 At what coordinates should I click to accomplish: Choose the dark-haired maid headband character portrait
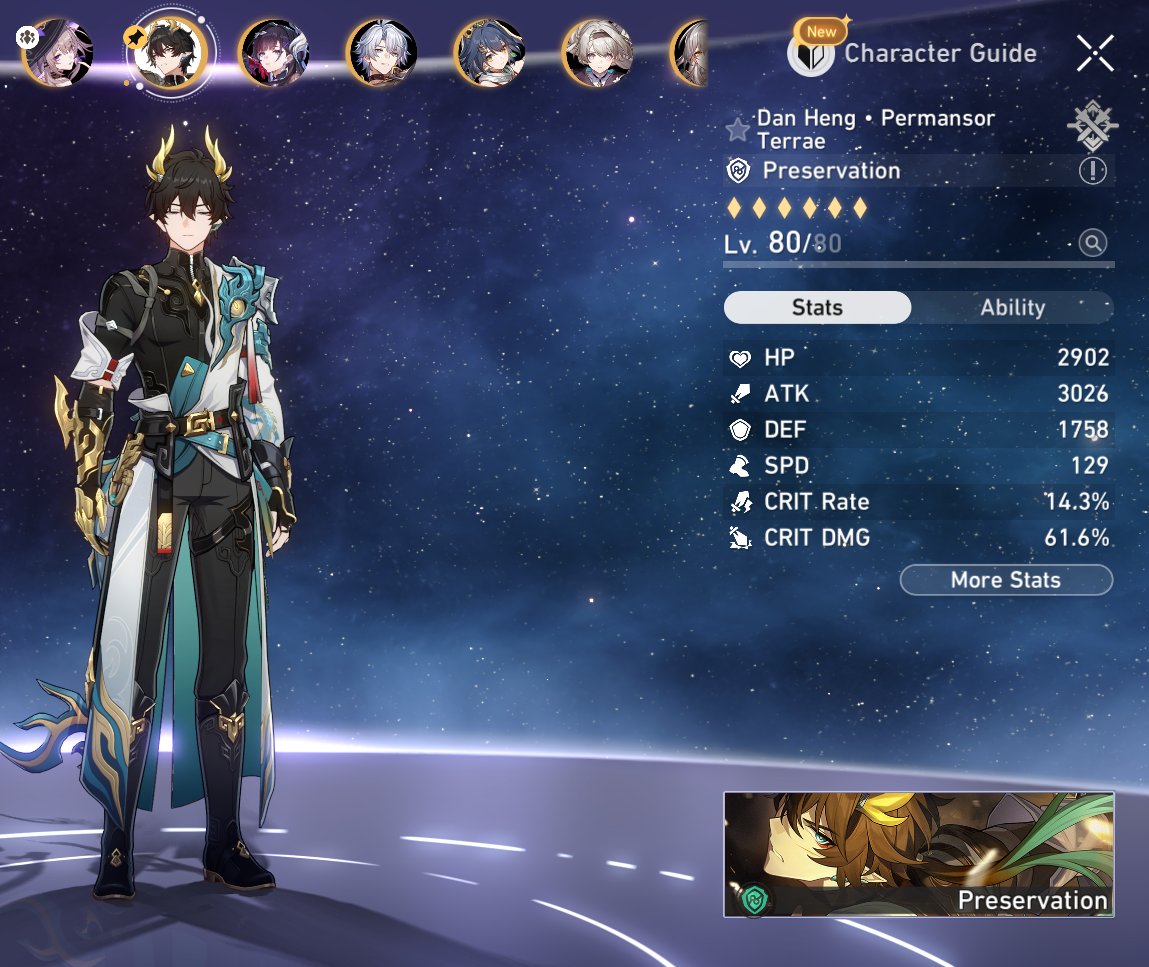(274, 52)
